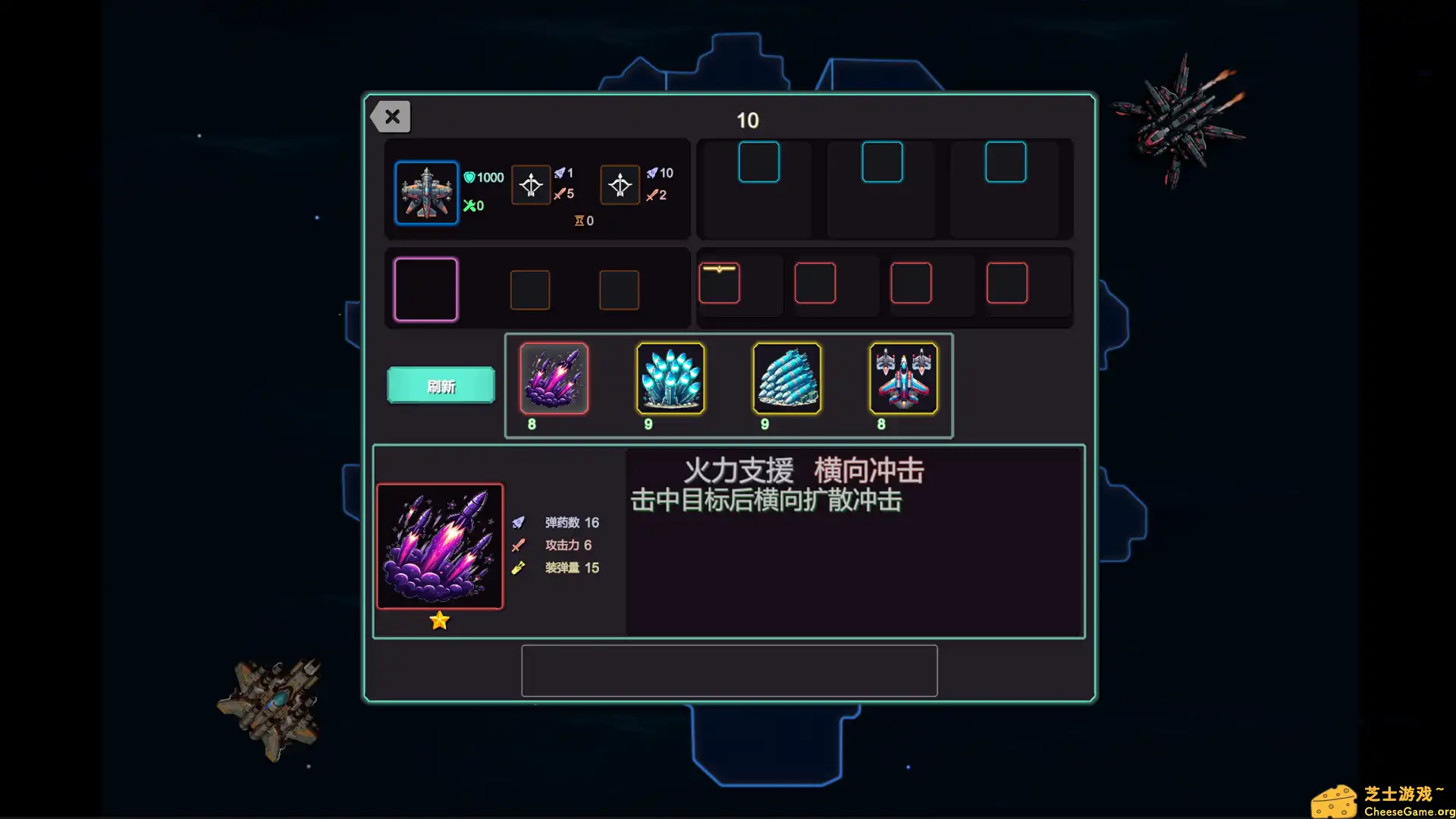Click the empty text box at panel bottom
Screen dimensions: 1456x819
[x=729, y=670]
